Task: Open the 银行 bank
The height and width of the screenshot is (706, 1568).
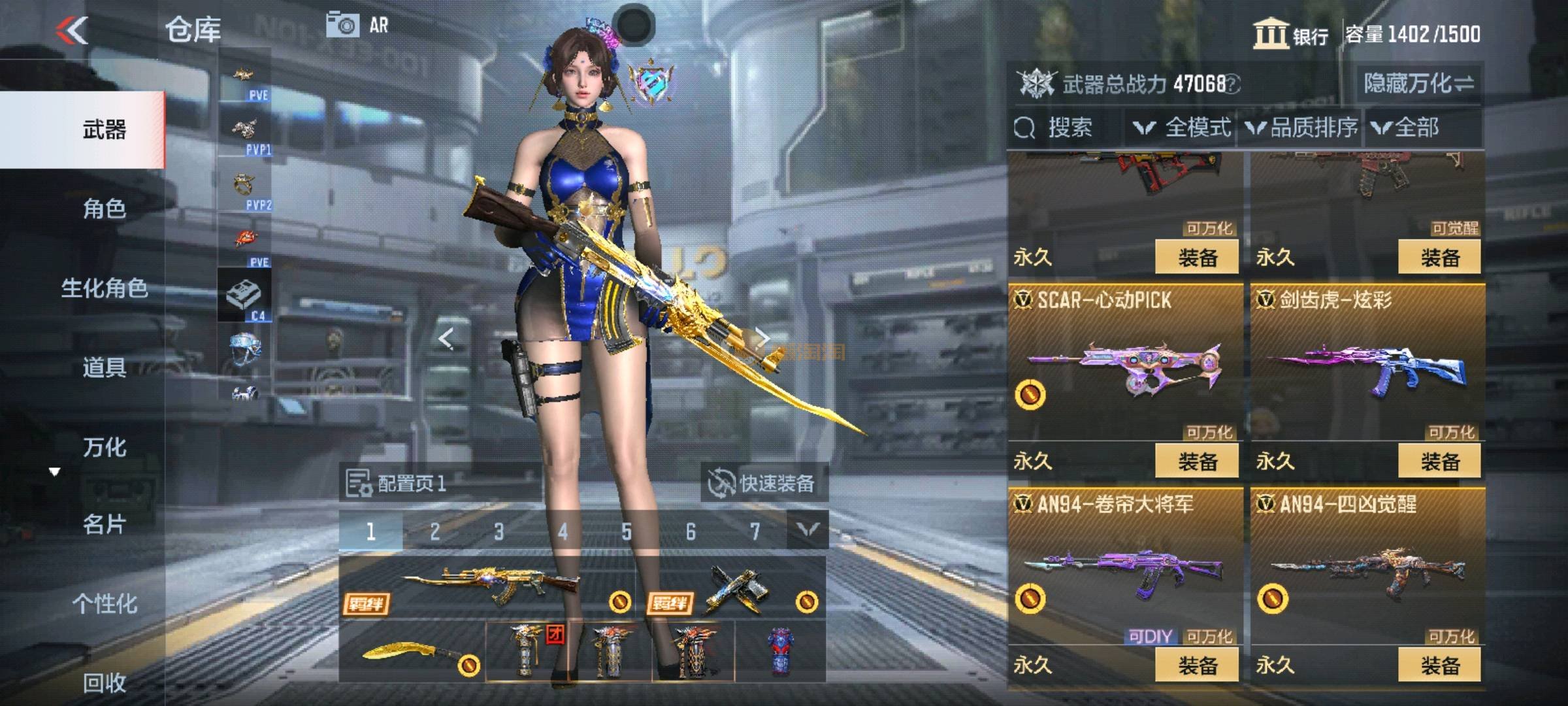Action: (x=1291, y=34)
